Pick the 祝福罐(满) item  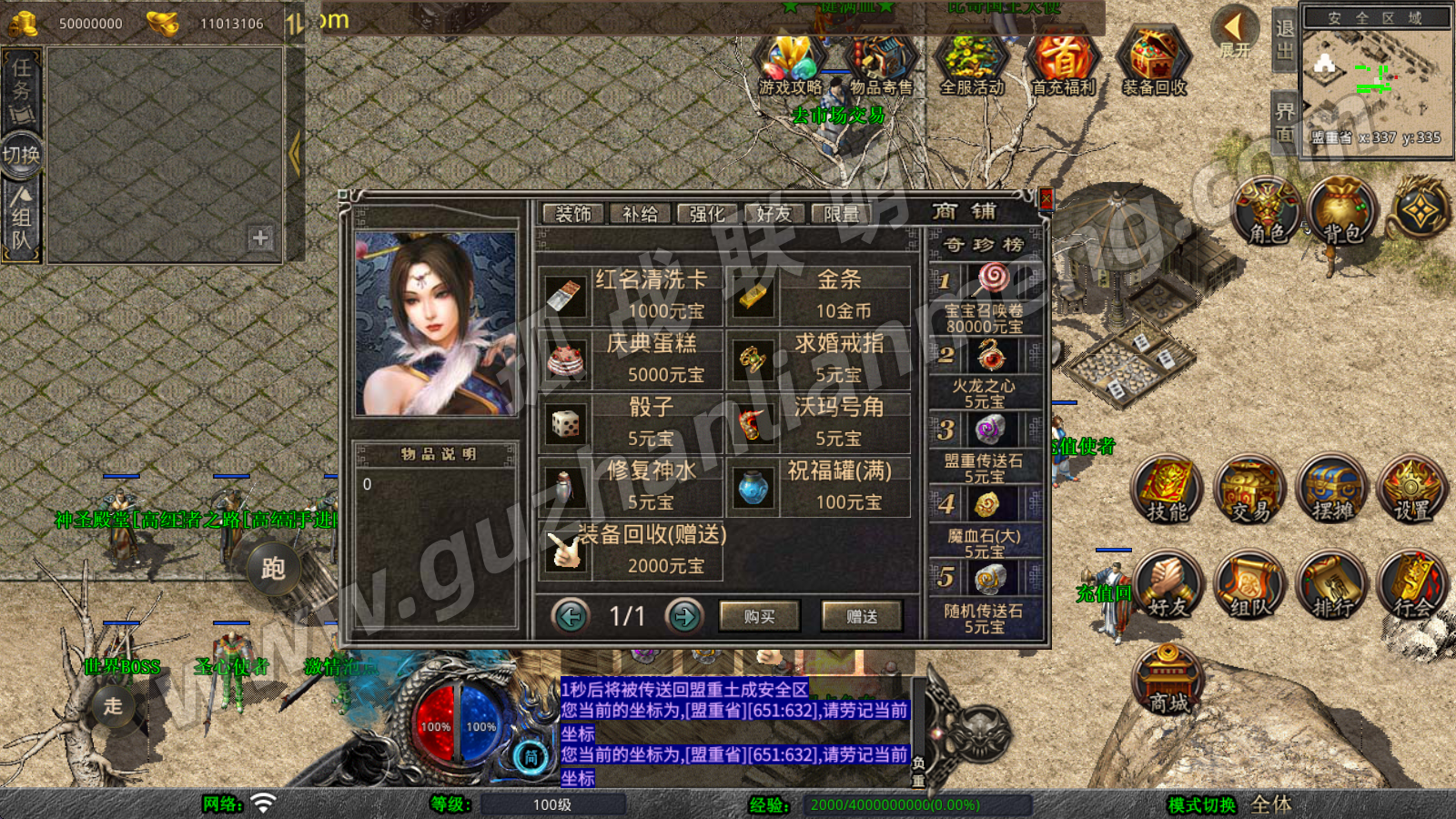click(x=819, y=487)
